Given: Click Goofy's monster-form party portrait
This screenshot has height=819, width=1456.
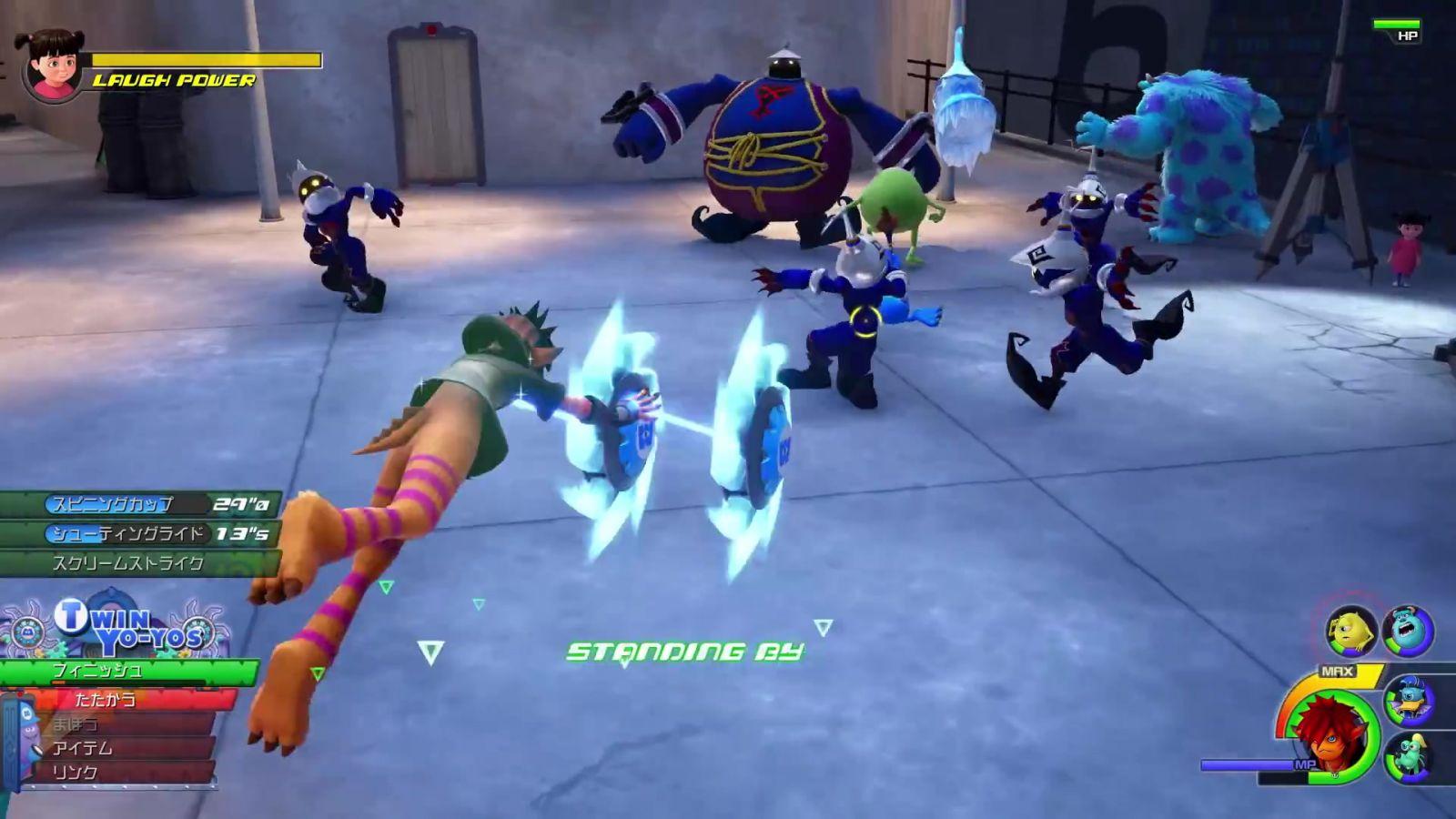Looking at the screenshot, I should pyautogui.click(x=1408, y=756).
